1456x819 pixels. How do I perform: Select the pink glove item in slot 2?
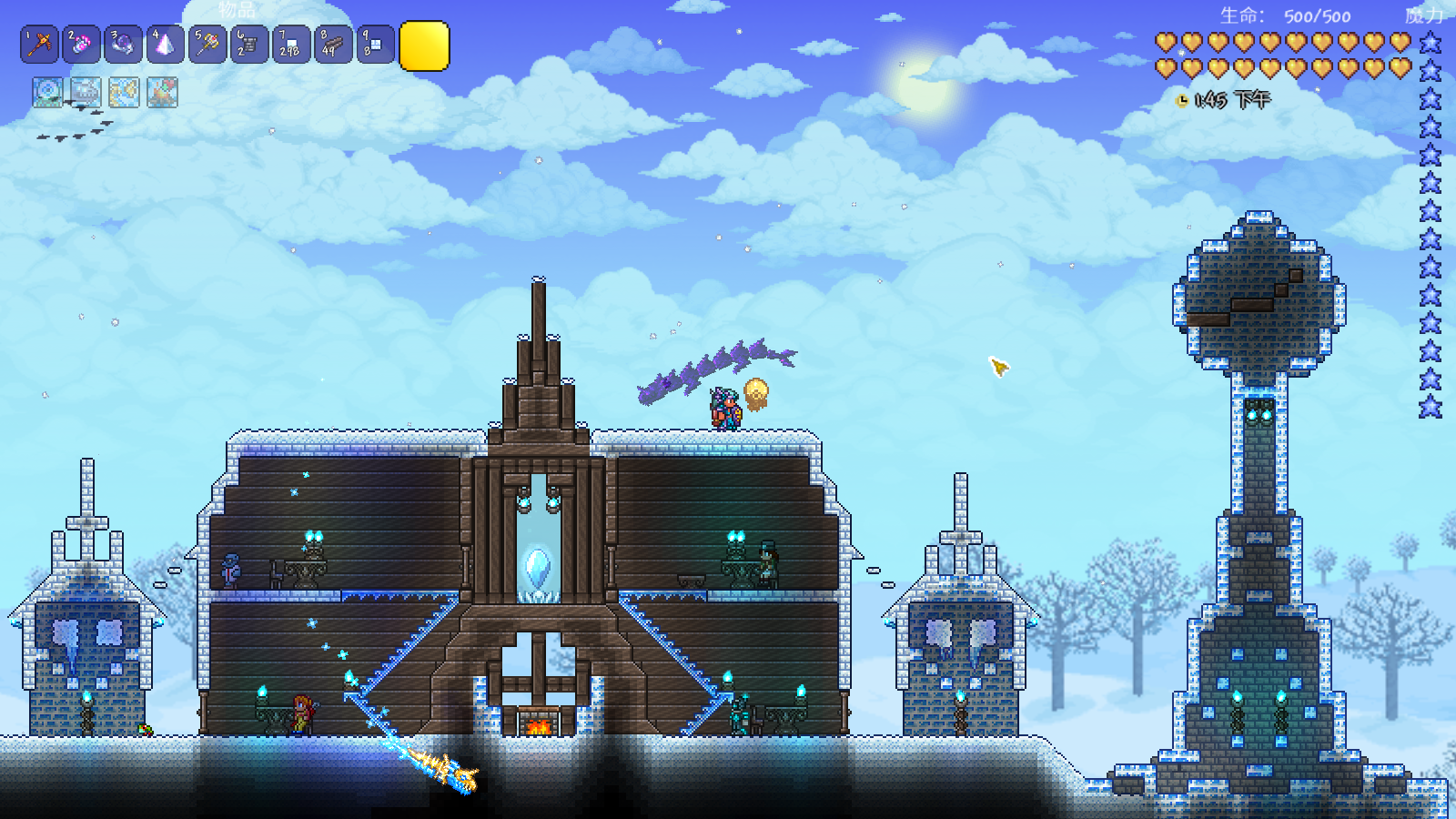click(81, 45)
